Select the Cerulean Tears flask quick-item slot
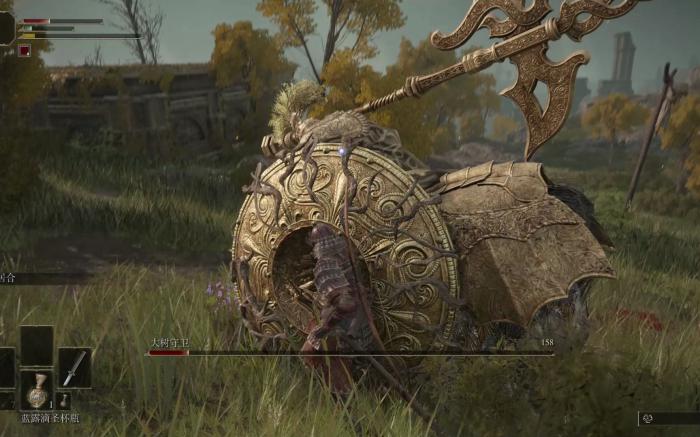 point(37,389)
